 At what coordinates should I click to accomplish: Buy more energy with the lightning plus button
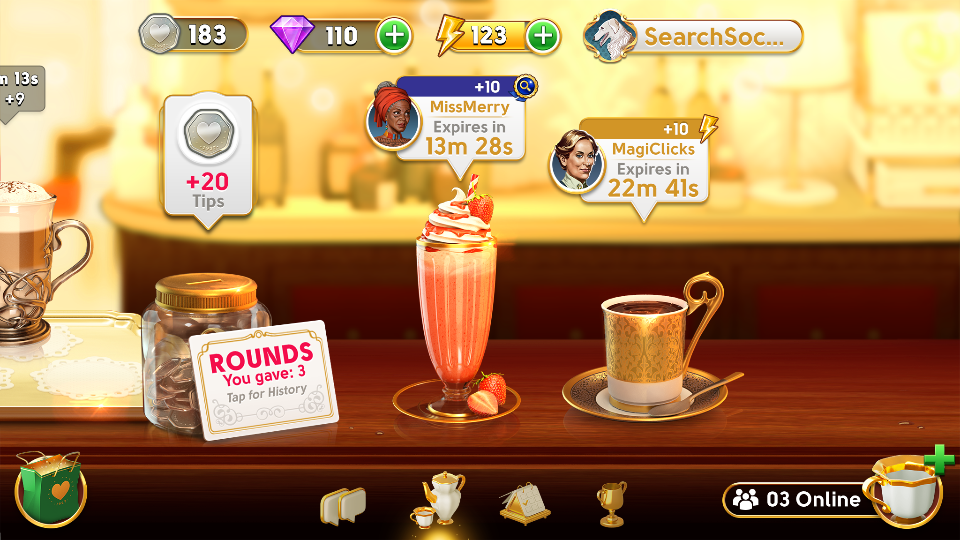542,36
